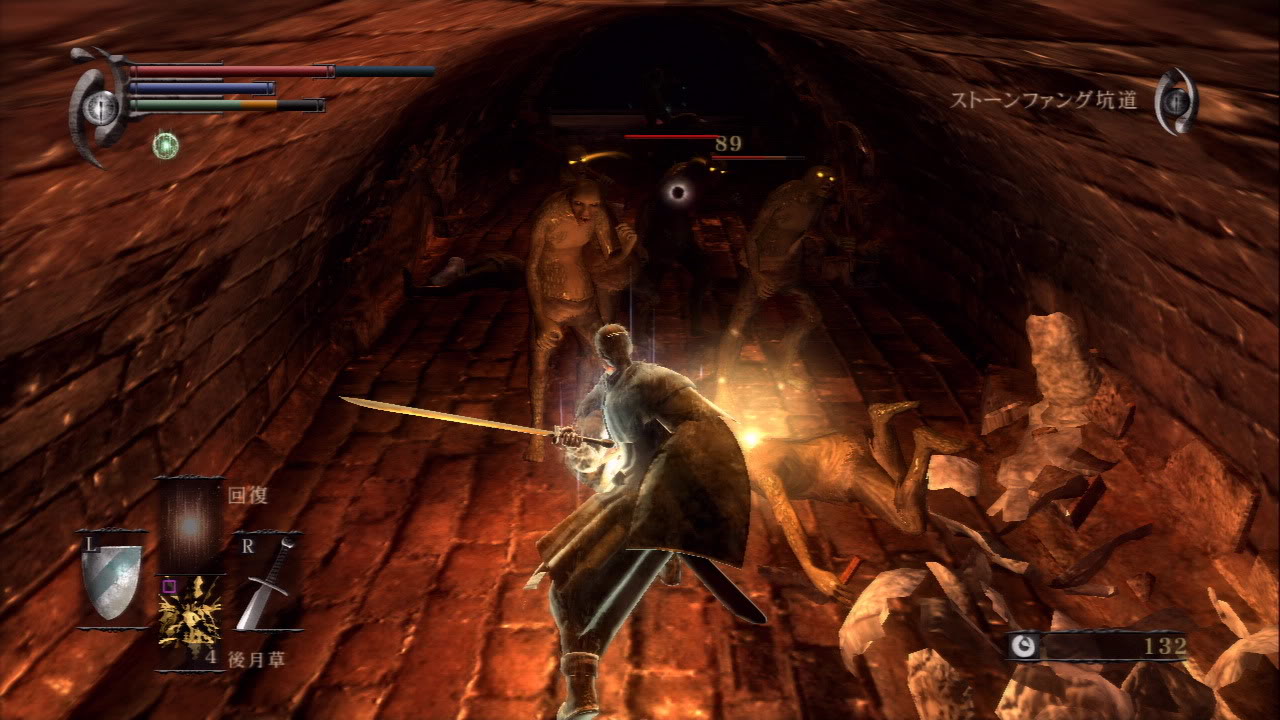Select the souls counter showing 132
1280x720 pixels.
(x=1168, y=647)
